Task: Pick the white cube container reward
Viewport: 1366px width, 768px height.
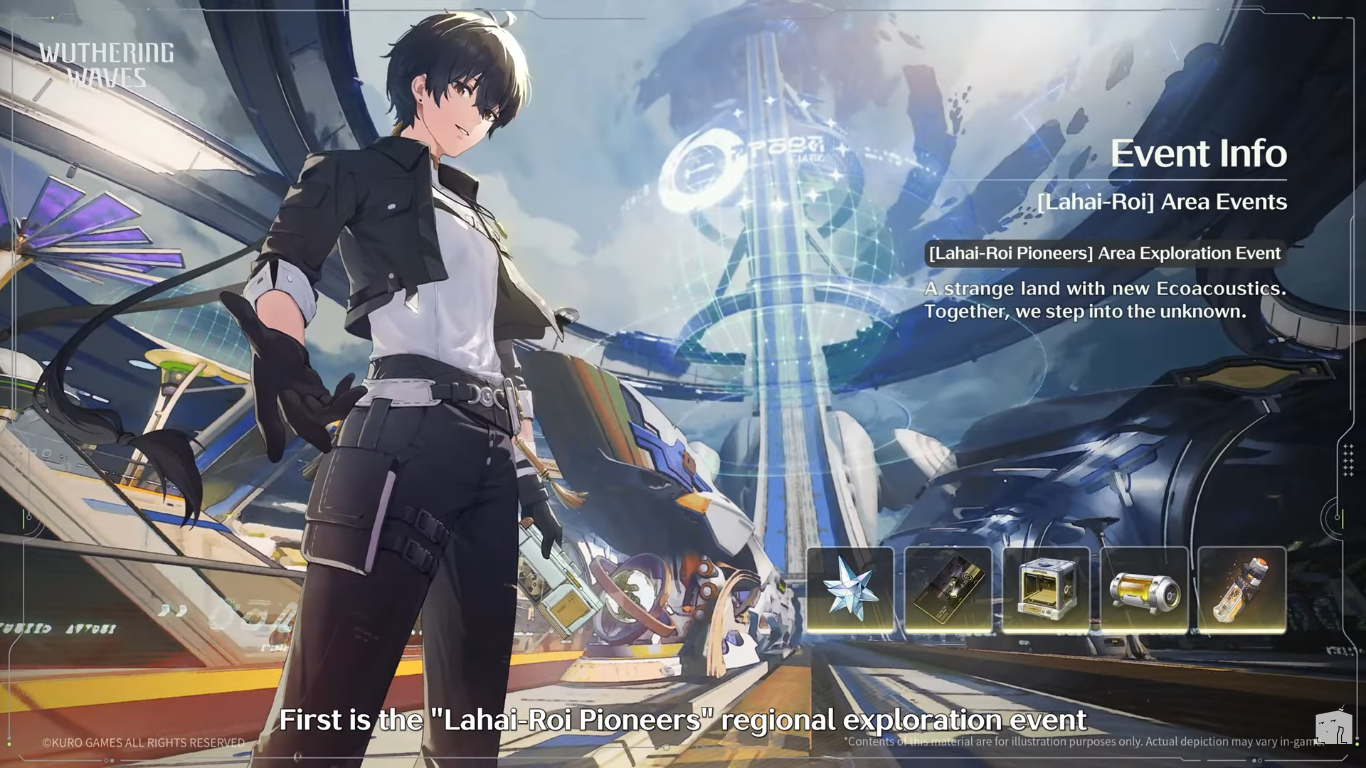Action: click(x=1046, y=590)
